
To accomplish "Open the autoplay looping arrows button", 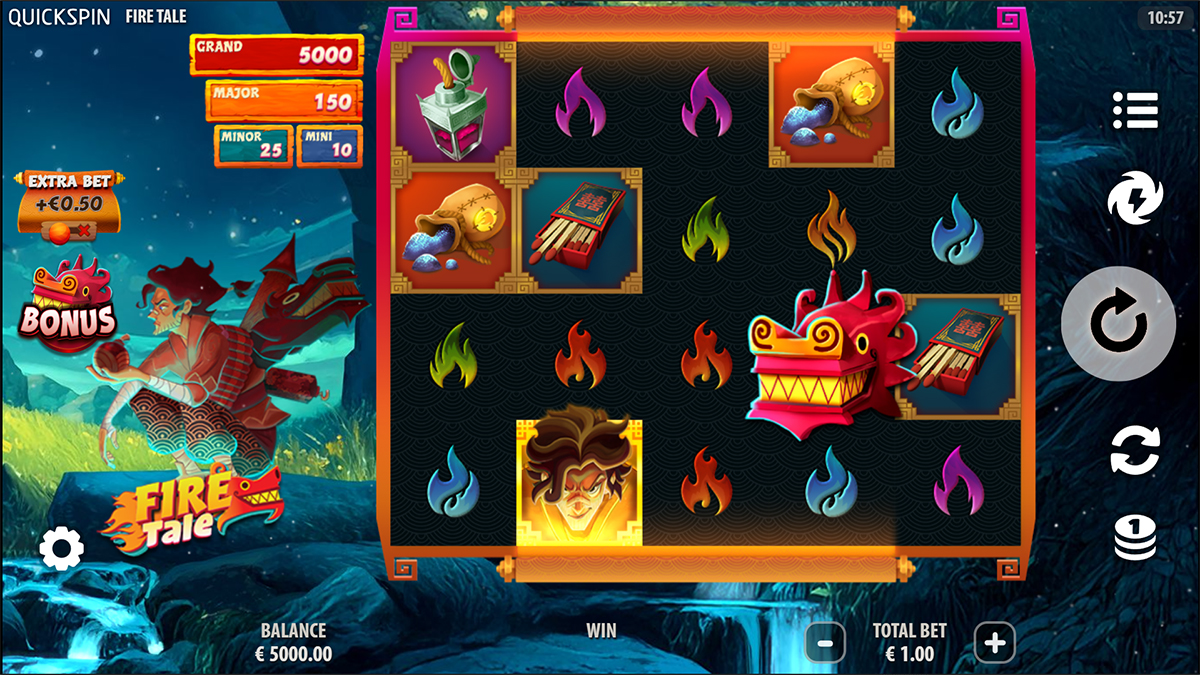I will [1135, 450].
